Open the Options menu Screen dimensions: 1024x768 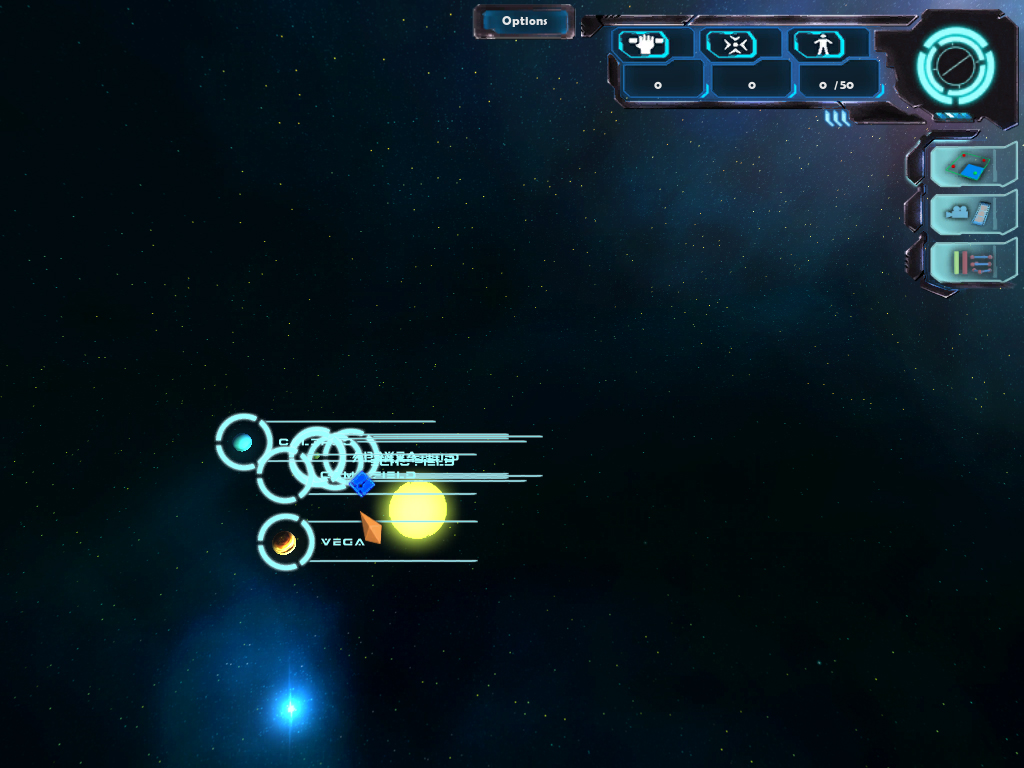pos(524,21)
